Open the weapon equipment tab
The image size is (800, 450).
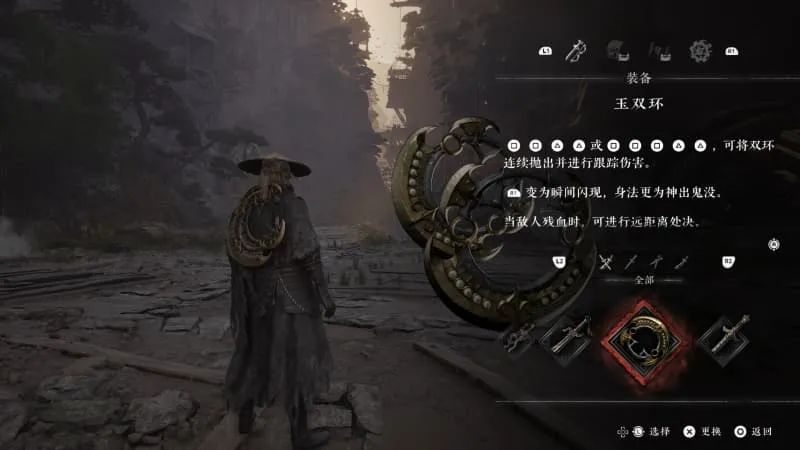click(x=575, y=49)
